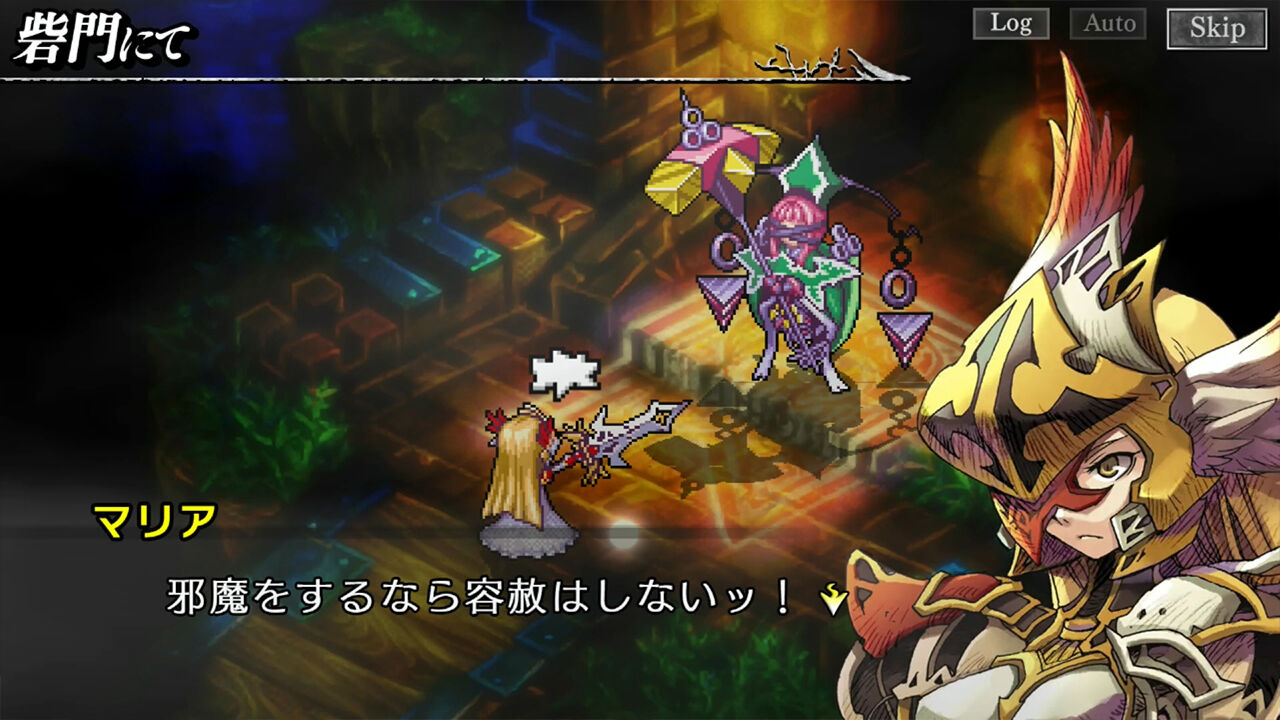Enable Auto mode for dialogue playback
This screenshot has height=720, width=1280.
coord(1108,25)
